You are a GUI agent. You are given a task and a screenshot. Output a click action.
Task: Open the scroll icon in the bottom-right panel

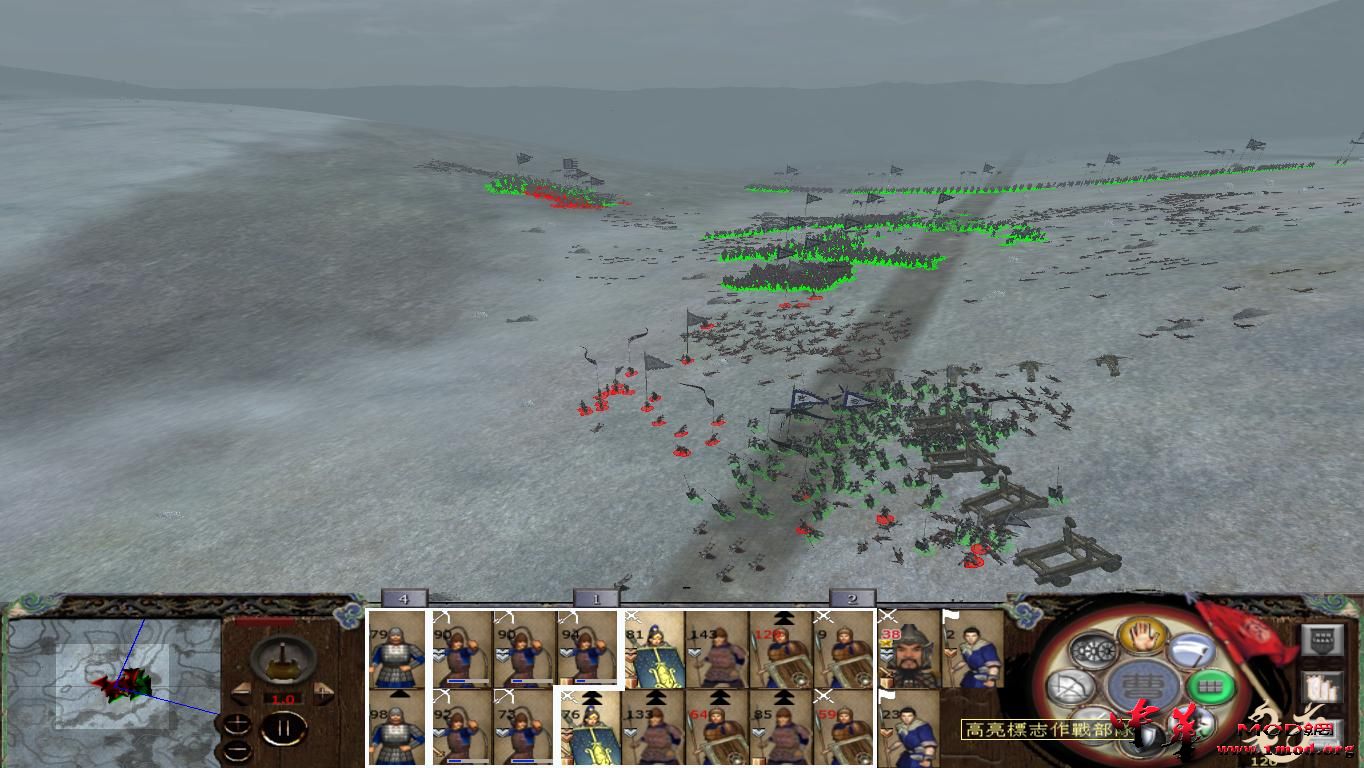click(1322, 686)
